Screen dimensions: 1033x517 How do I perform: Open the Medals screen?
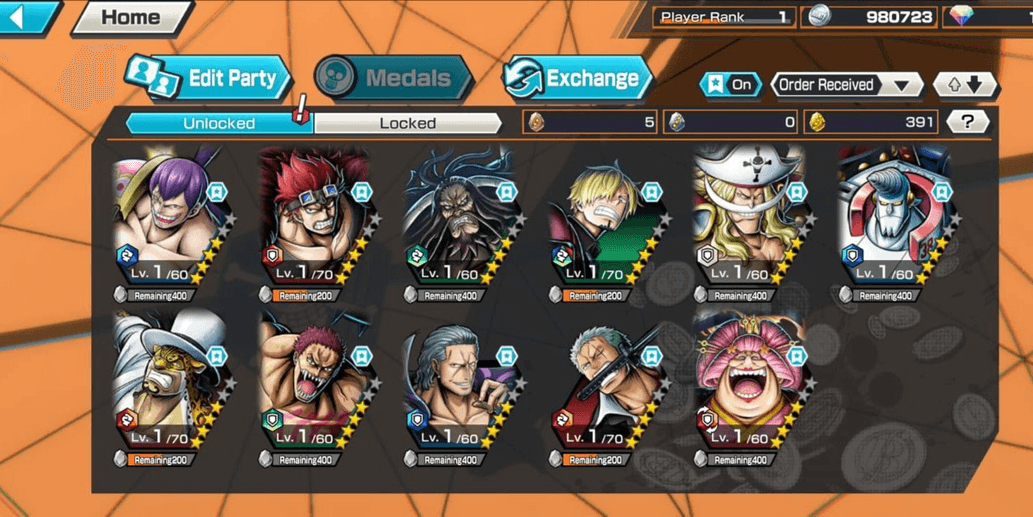[394, 78]
